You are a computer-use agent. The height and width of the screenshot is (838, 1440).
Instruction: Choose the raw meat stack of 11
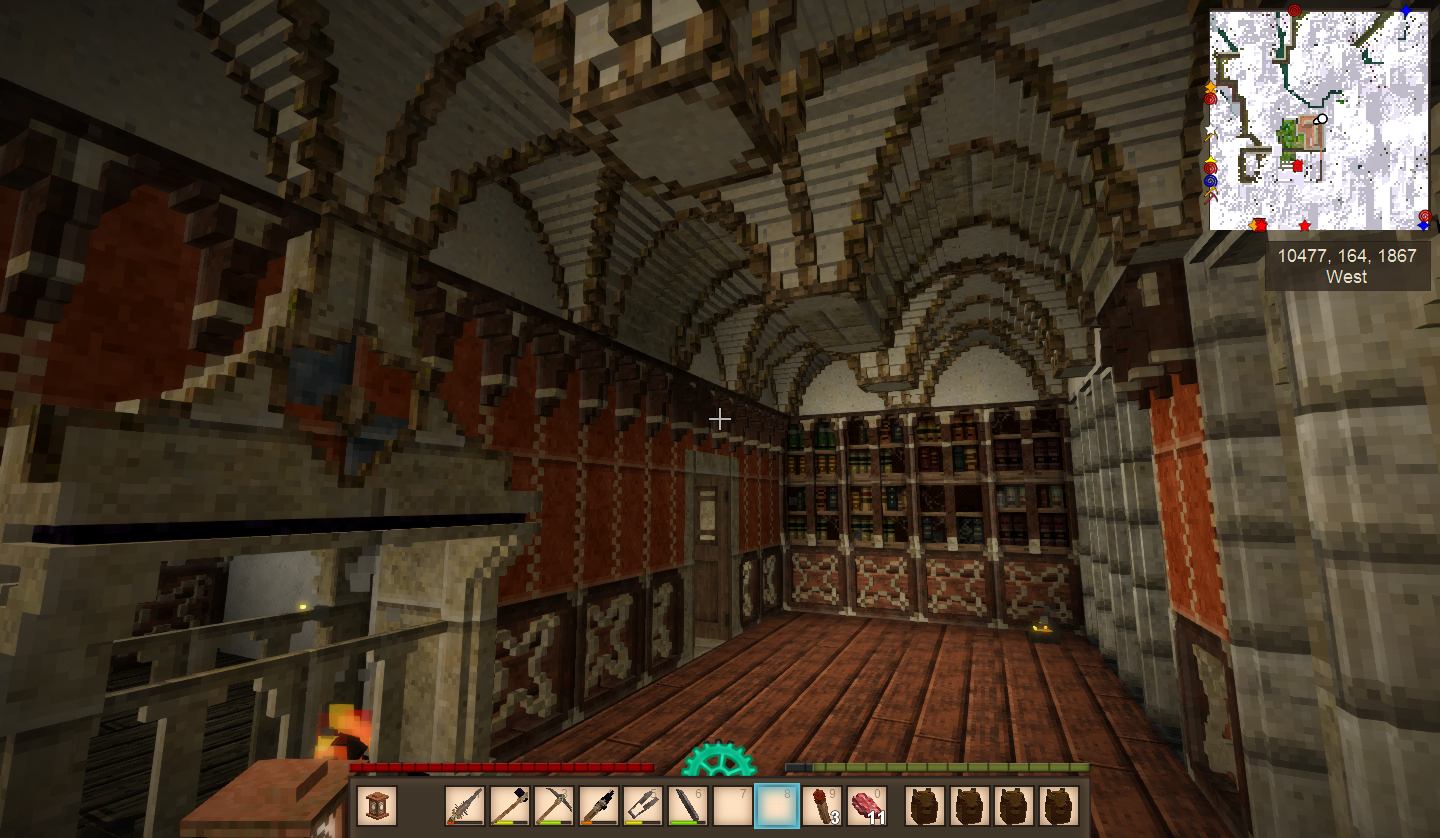[867, 806]
